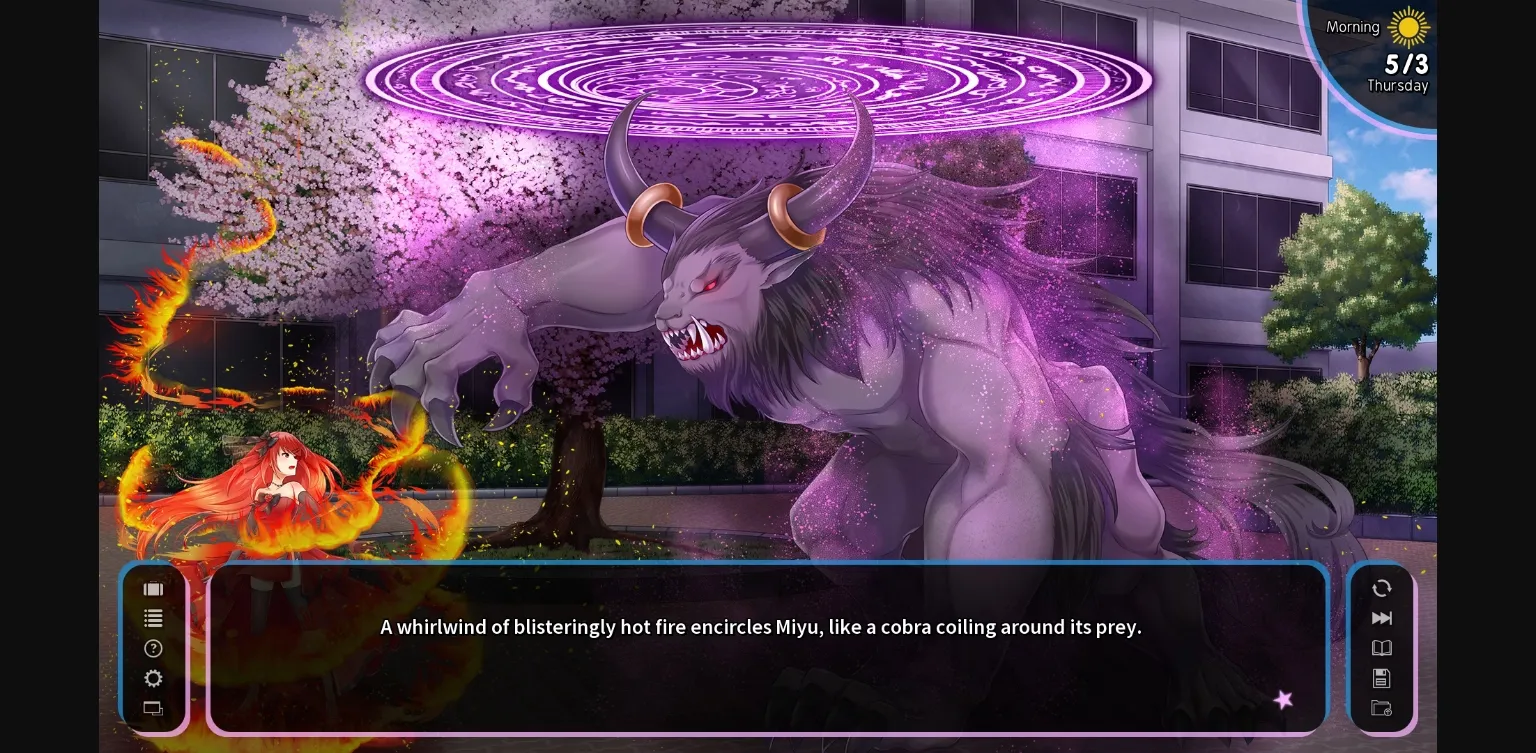1536x753 pixels.
Task: Open the screenshot gallery
Action: click(x=153, y=589)
